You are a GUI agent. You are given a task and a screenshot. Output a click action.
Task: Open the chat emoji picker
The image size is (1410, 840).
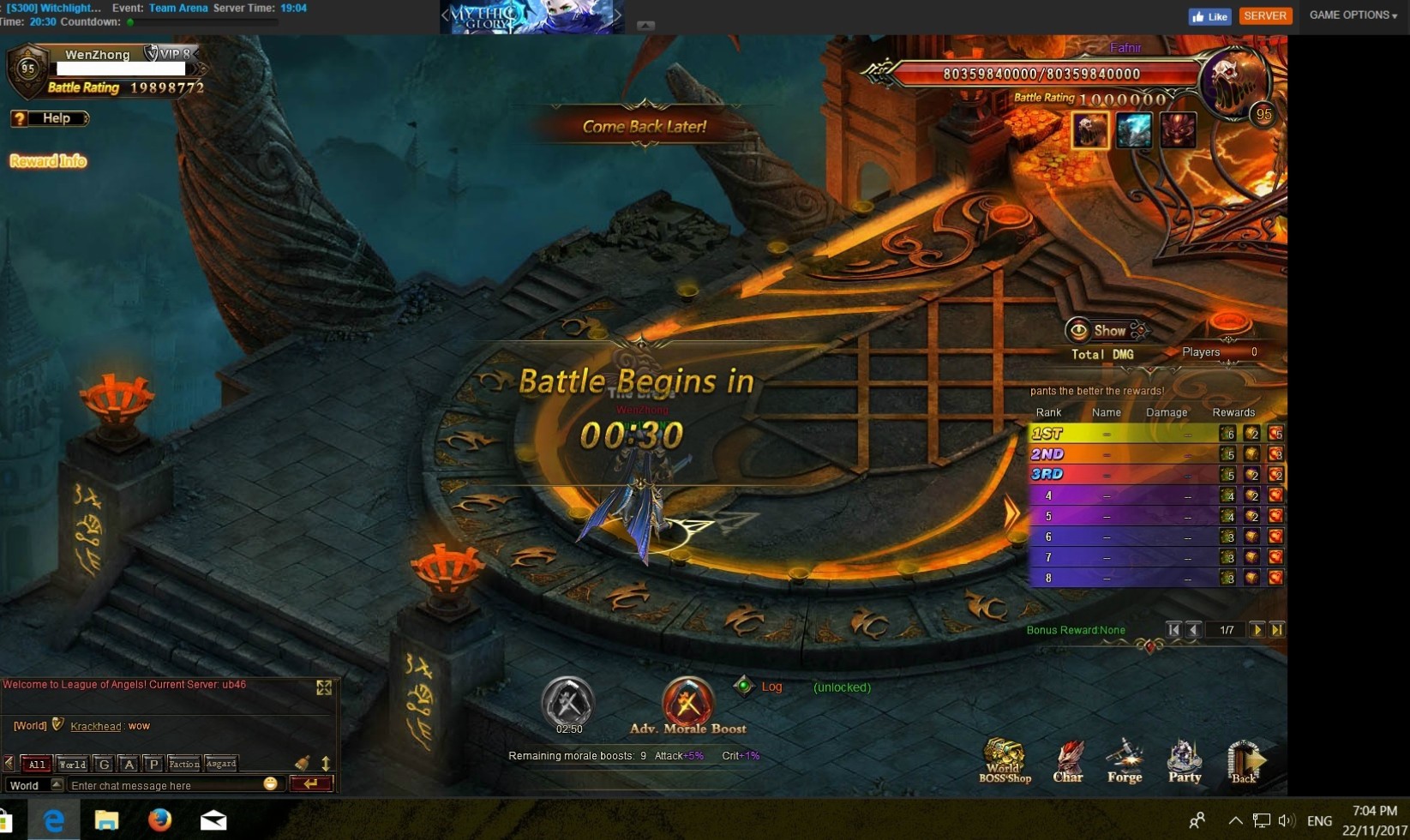(x=271, y=784)
